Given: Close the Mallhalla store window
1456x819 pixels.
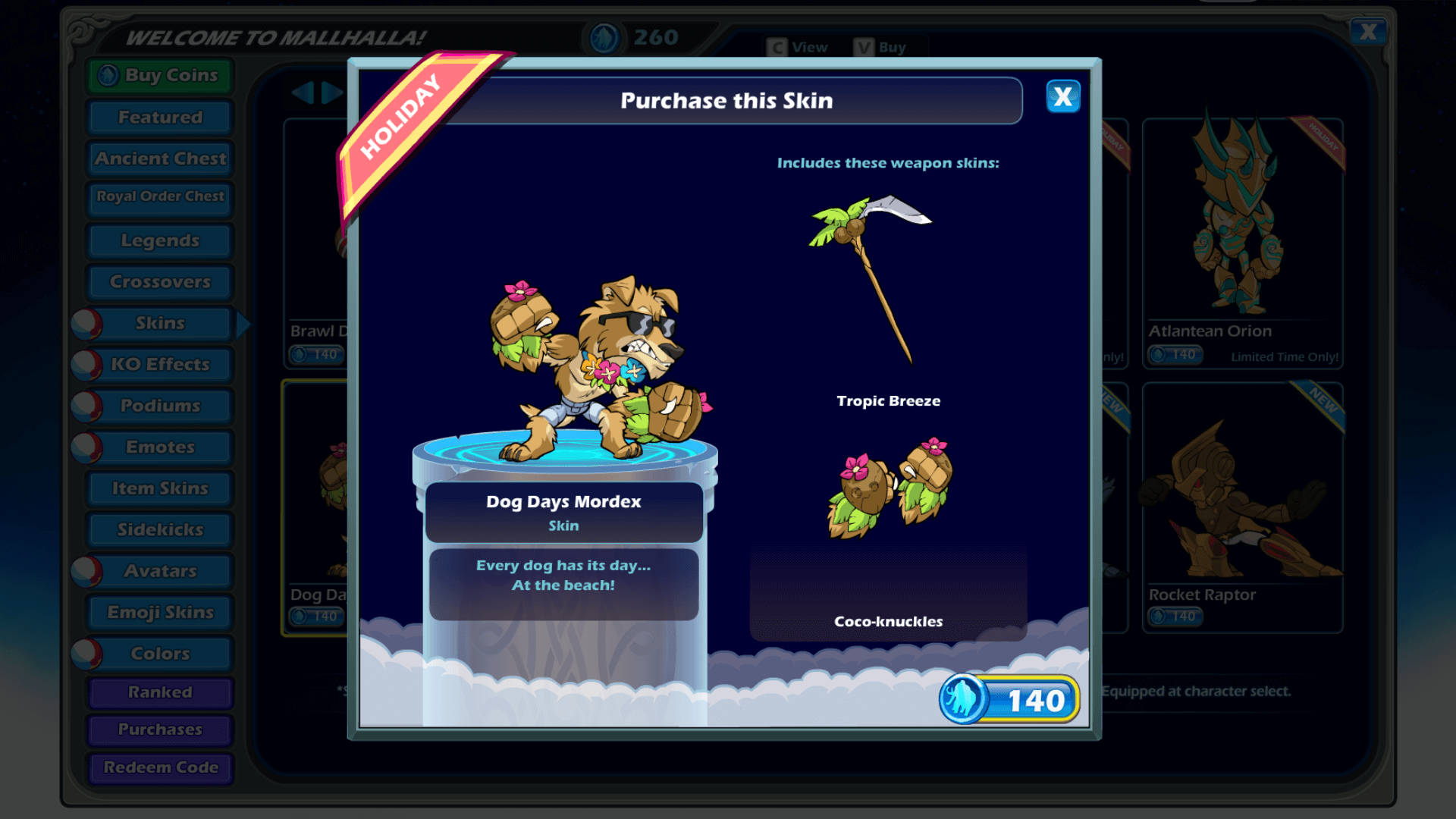Looking at the screenshot, I should coord(1368,32).
